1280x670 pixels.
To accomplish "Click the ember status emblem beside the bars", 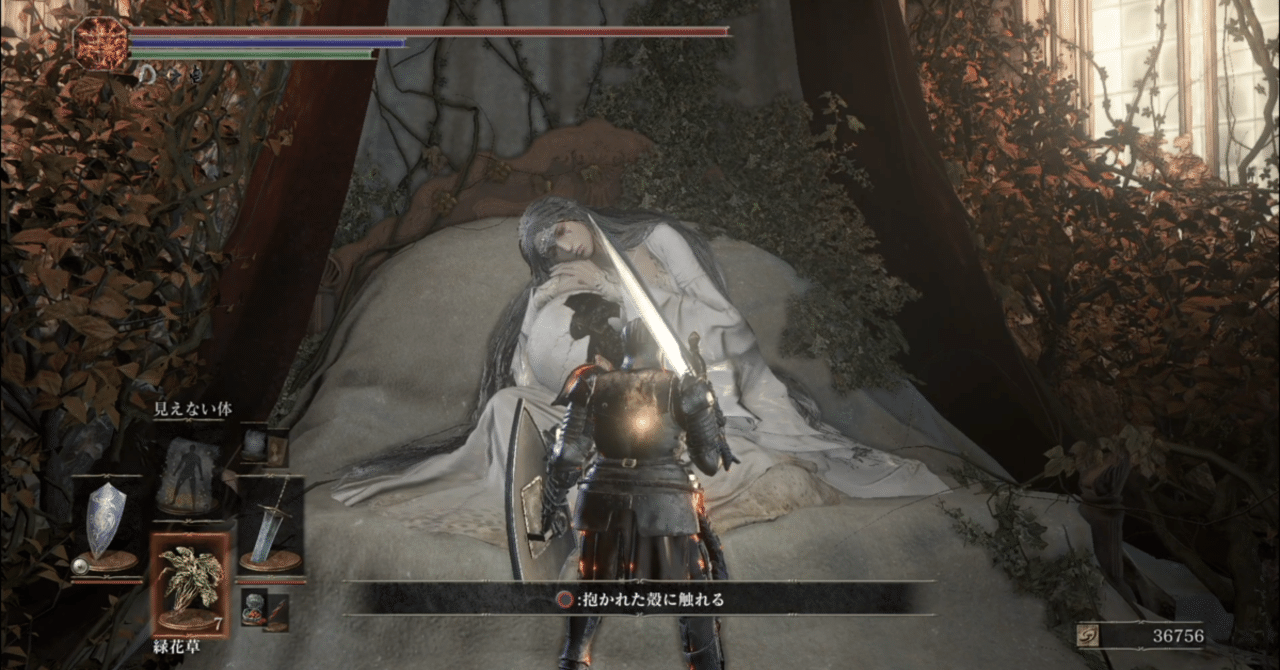I will click(100, 42).
